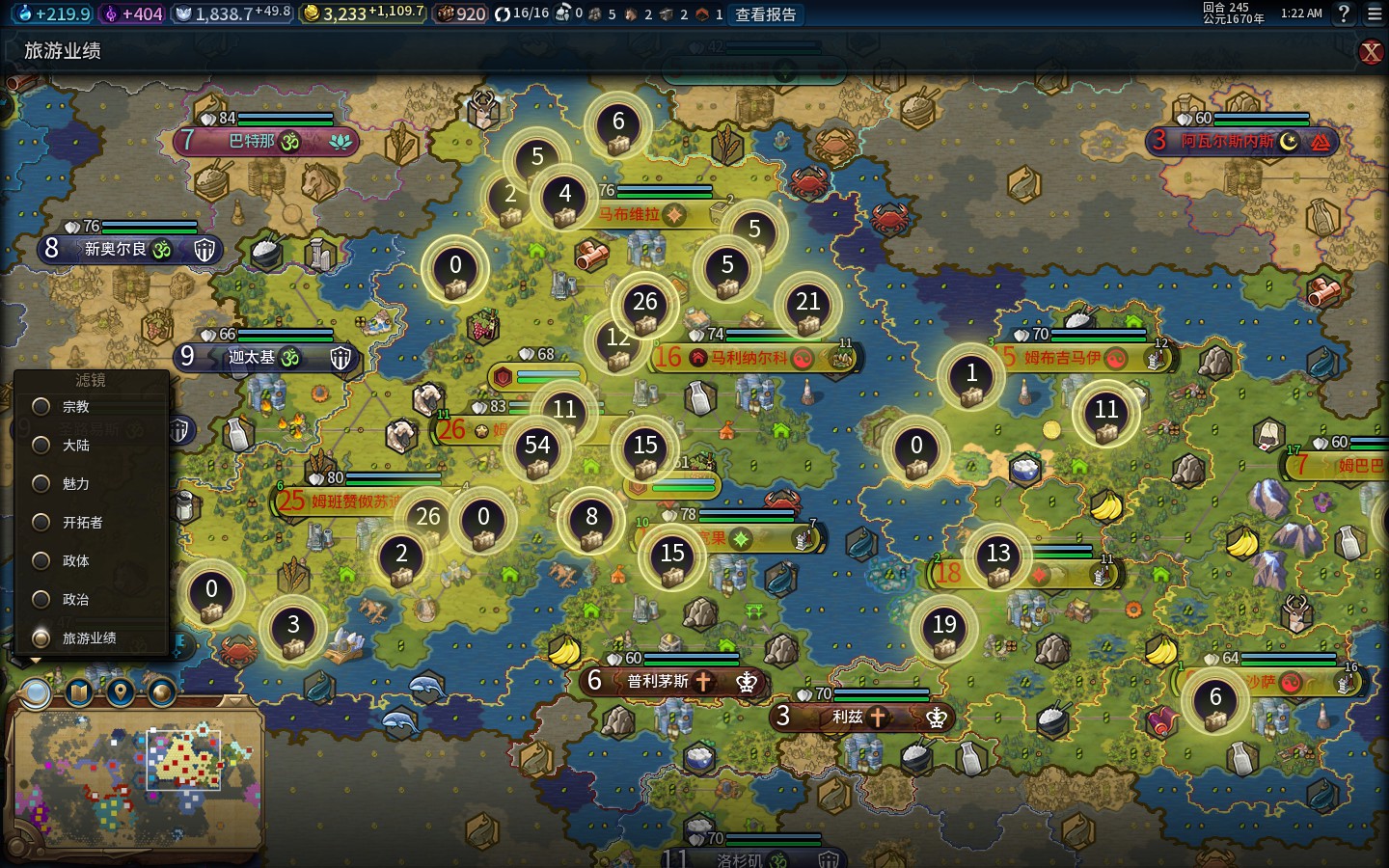Viewport: 1389px width, 868px height.
Task: Switch to the 开拓者 settler lens
Action: coord(41,523)
